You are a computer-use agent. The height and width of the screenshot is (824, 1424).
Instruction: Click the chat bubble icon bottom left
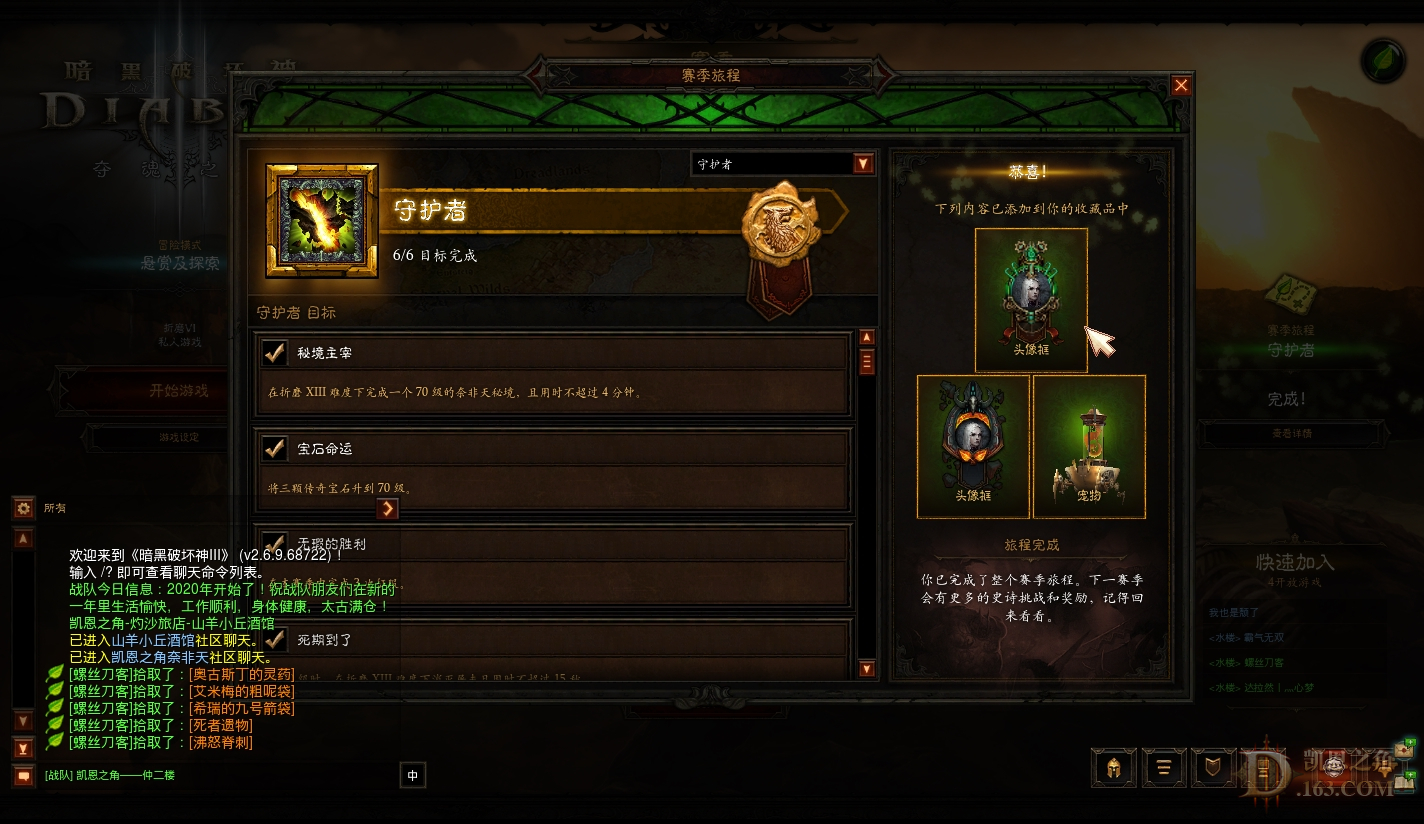point(24,774)
